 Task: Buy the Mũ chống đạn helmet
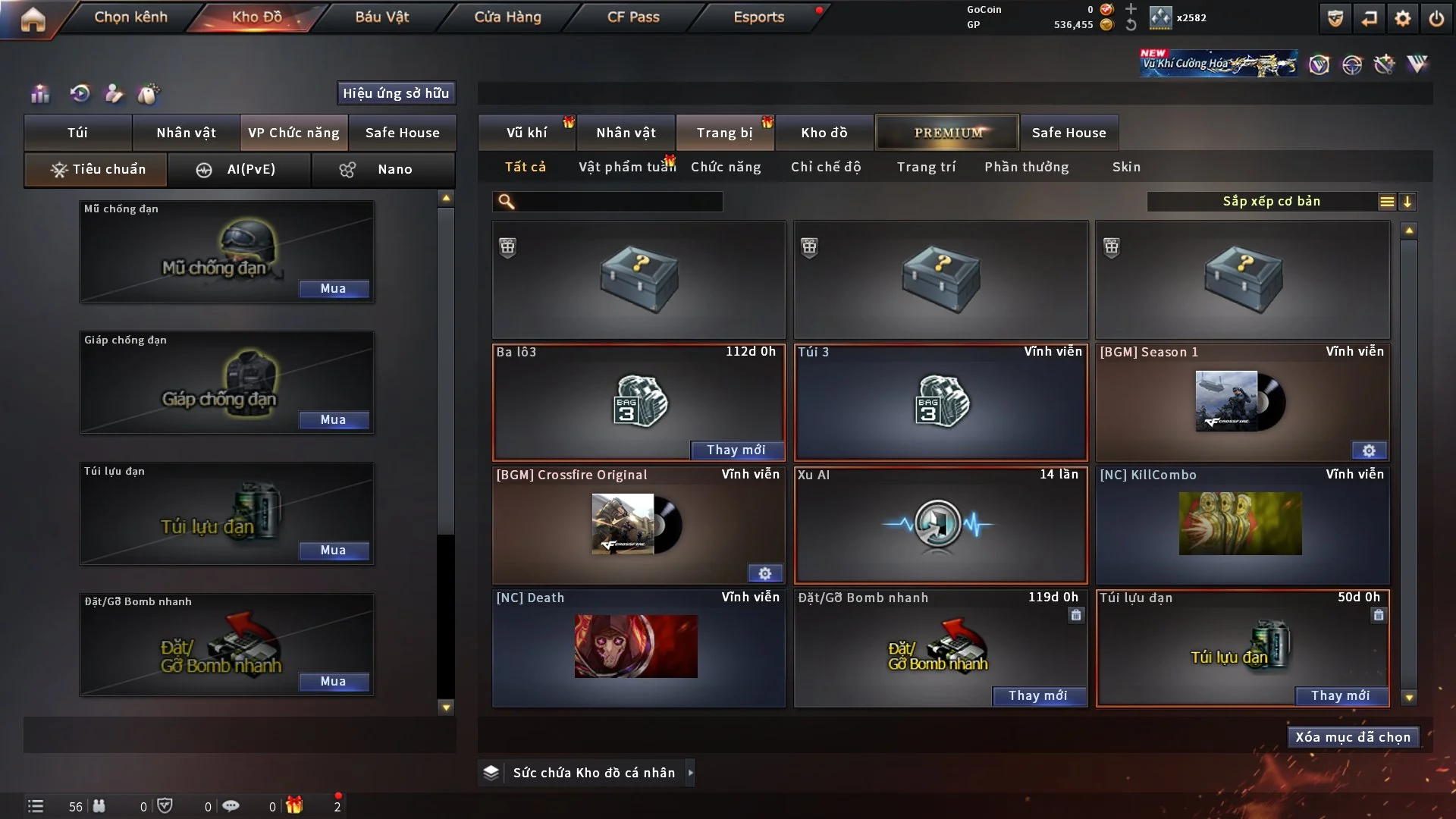[333, 289]
